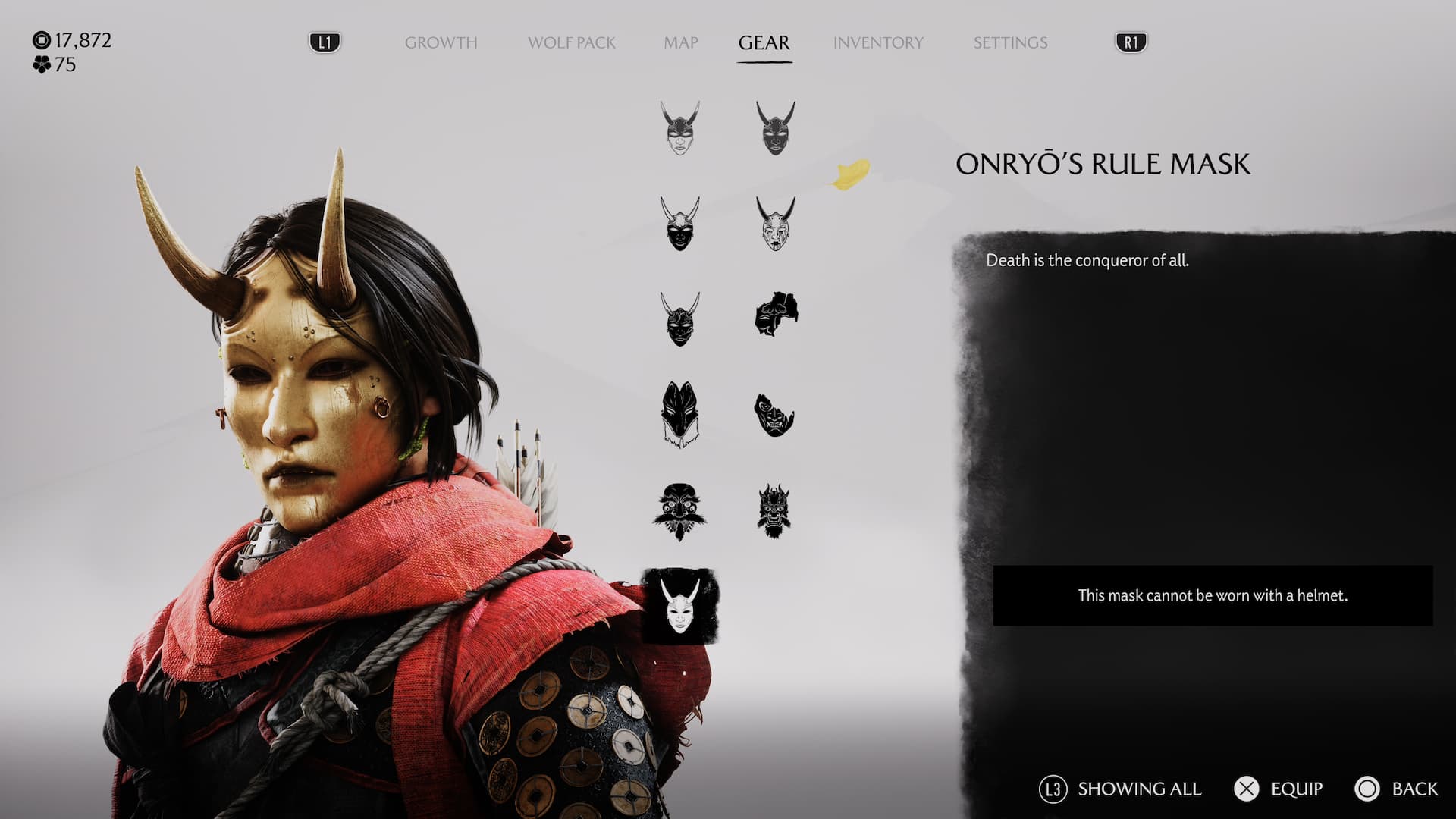
Task: Equip the Onryō's Rule Mask
Action: pos(1280,789)
